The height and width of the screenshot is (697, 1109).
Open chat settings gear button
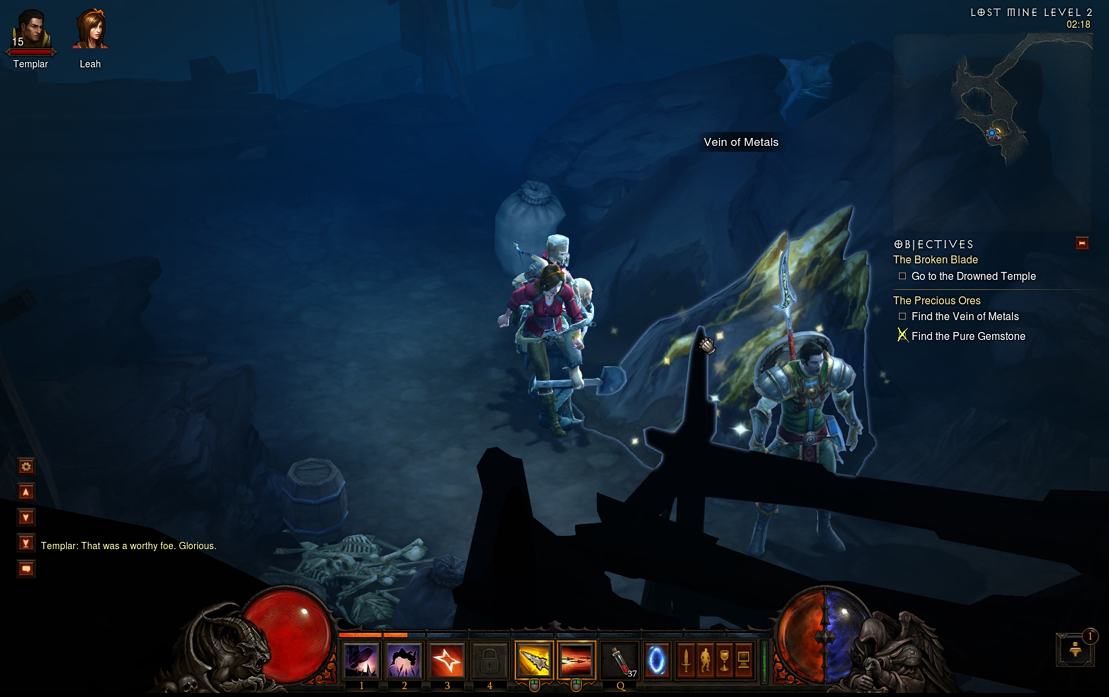27,466
